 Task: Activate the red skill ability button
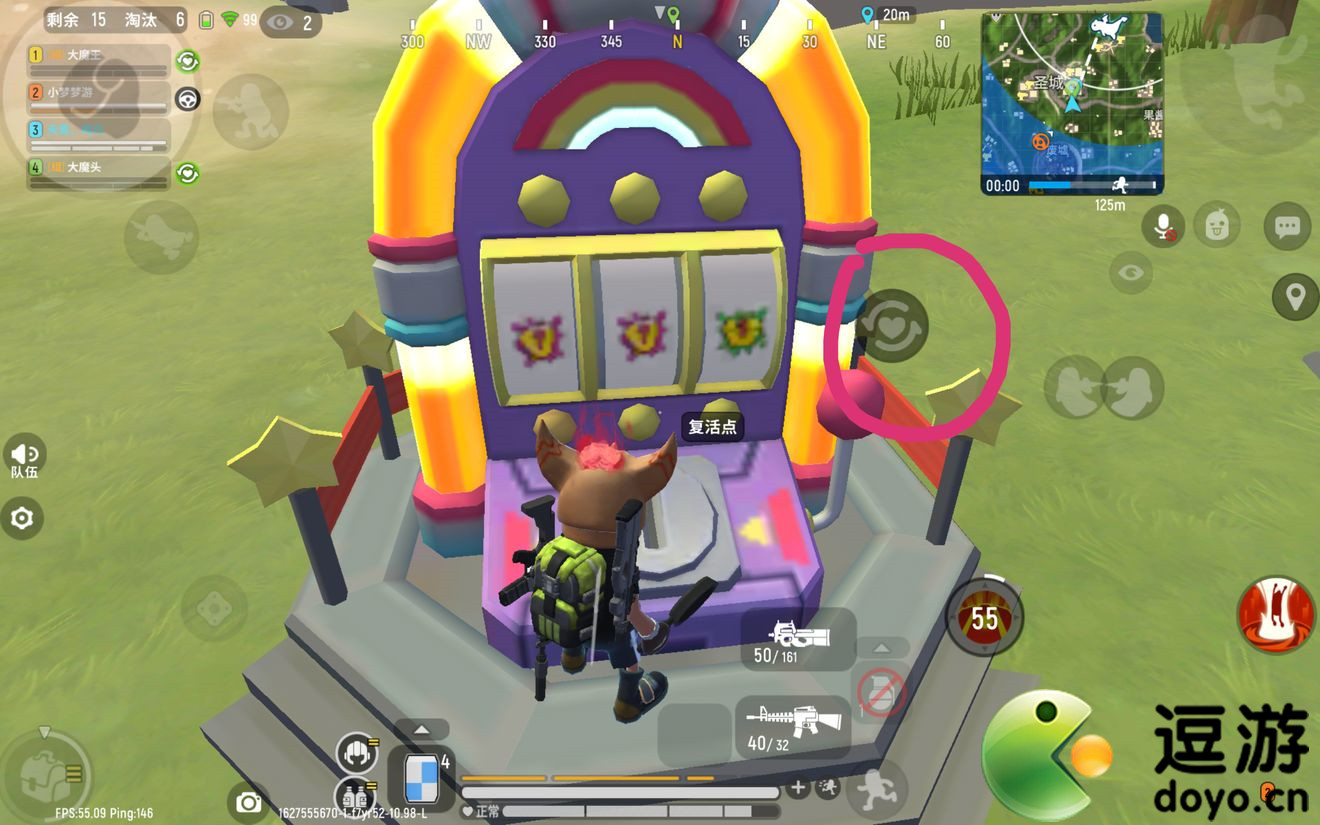[1275, 615]
